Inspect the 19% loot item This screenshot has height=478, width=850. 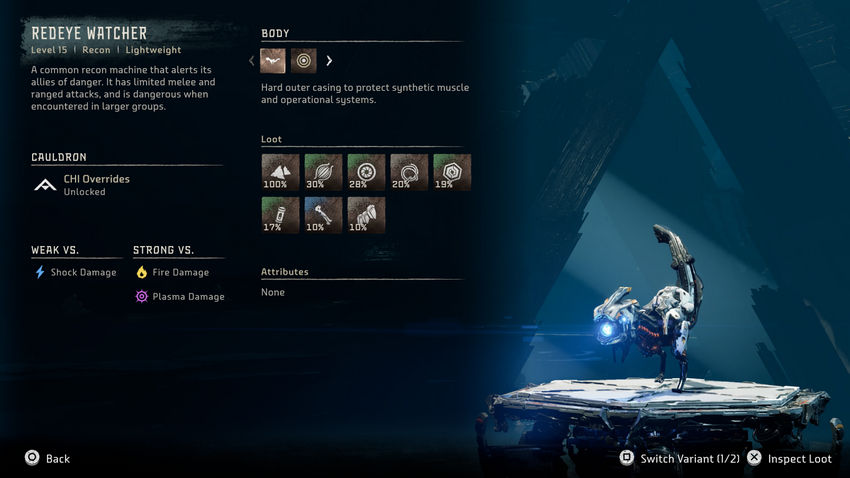point(452,172)
